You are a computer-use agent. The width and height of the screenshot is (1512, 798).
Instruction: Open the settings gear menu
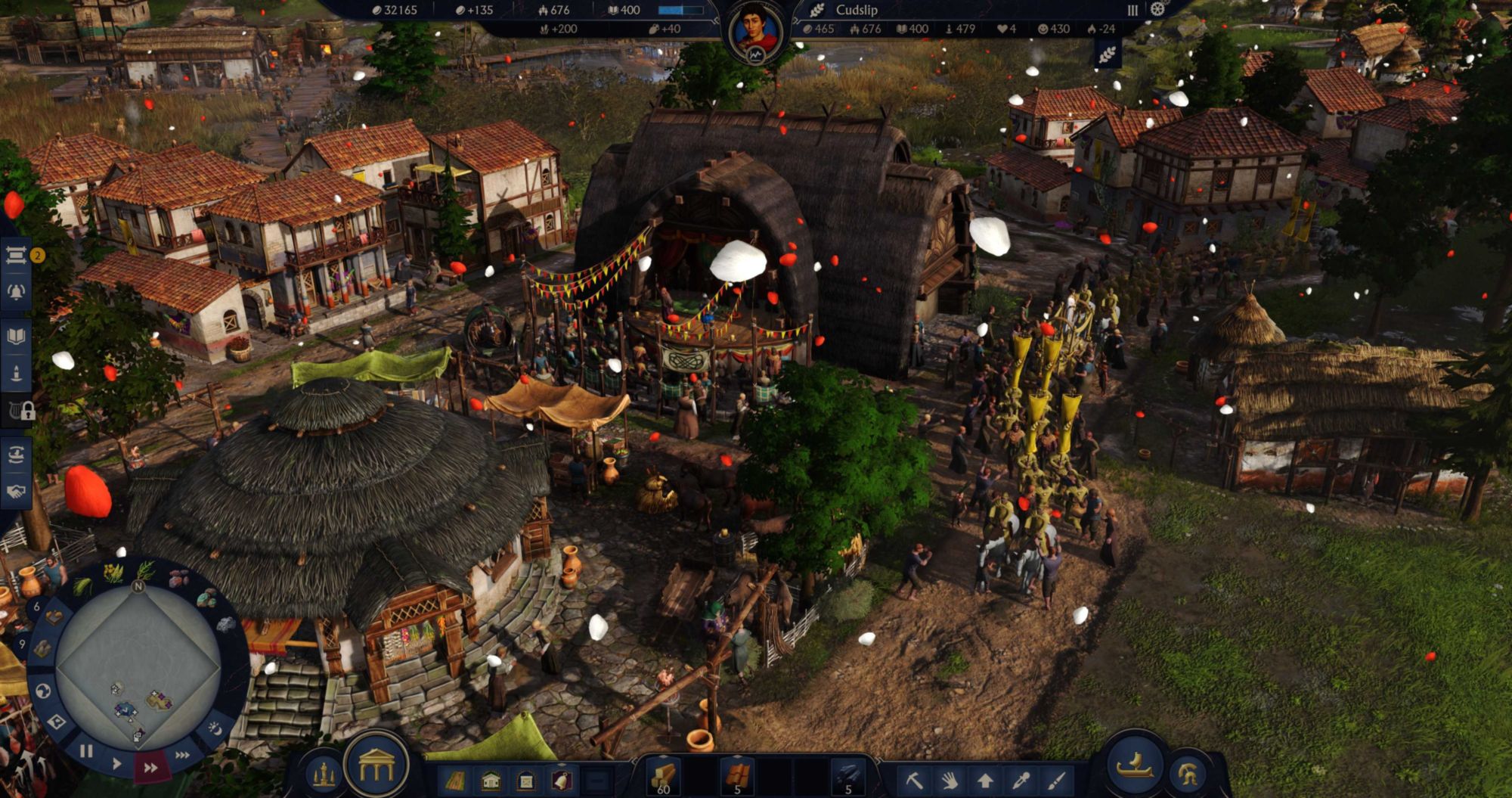[1157, 10]
